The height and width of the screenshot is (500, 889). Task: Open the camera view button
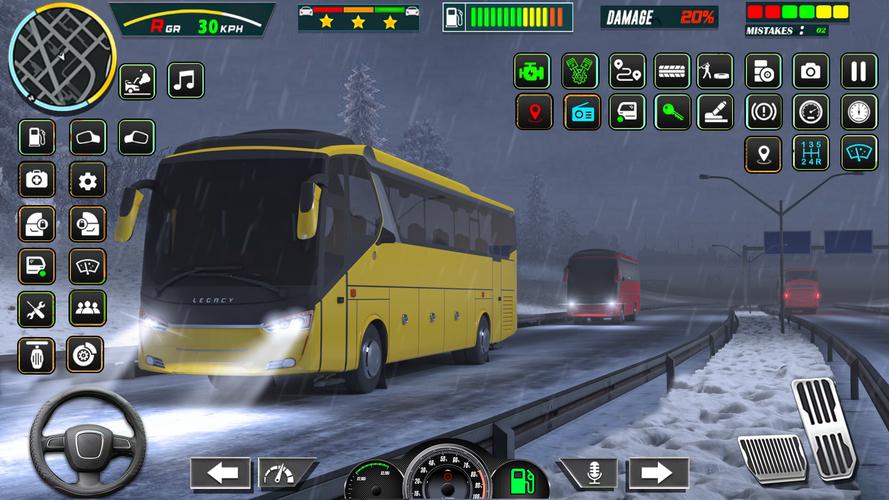[811, 71]
